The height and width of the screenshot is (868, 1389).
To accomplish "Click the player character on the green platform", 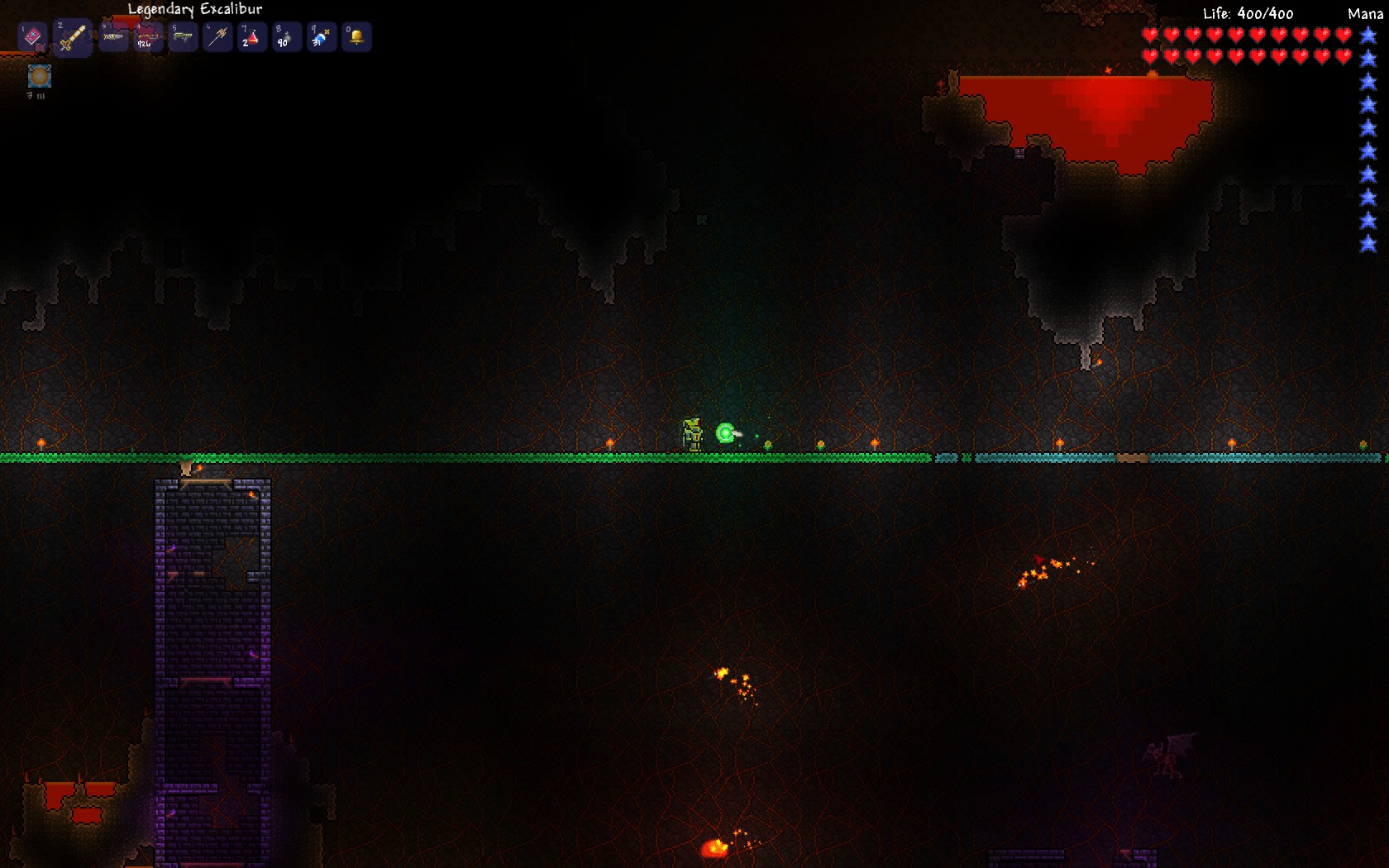I will pos(691,432).
